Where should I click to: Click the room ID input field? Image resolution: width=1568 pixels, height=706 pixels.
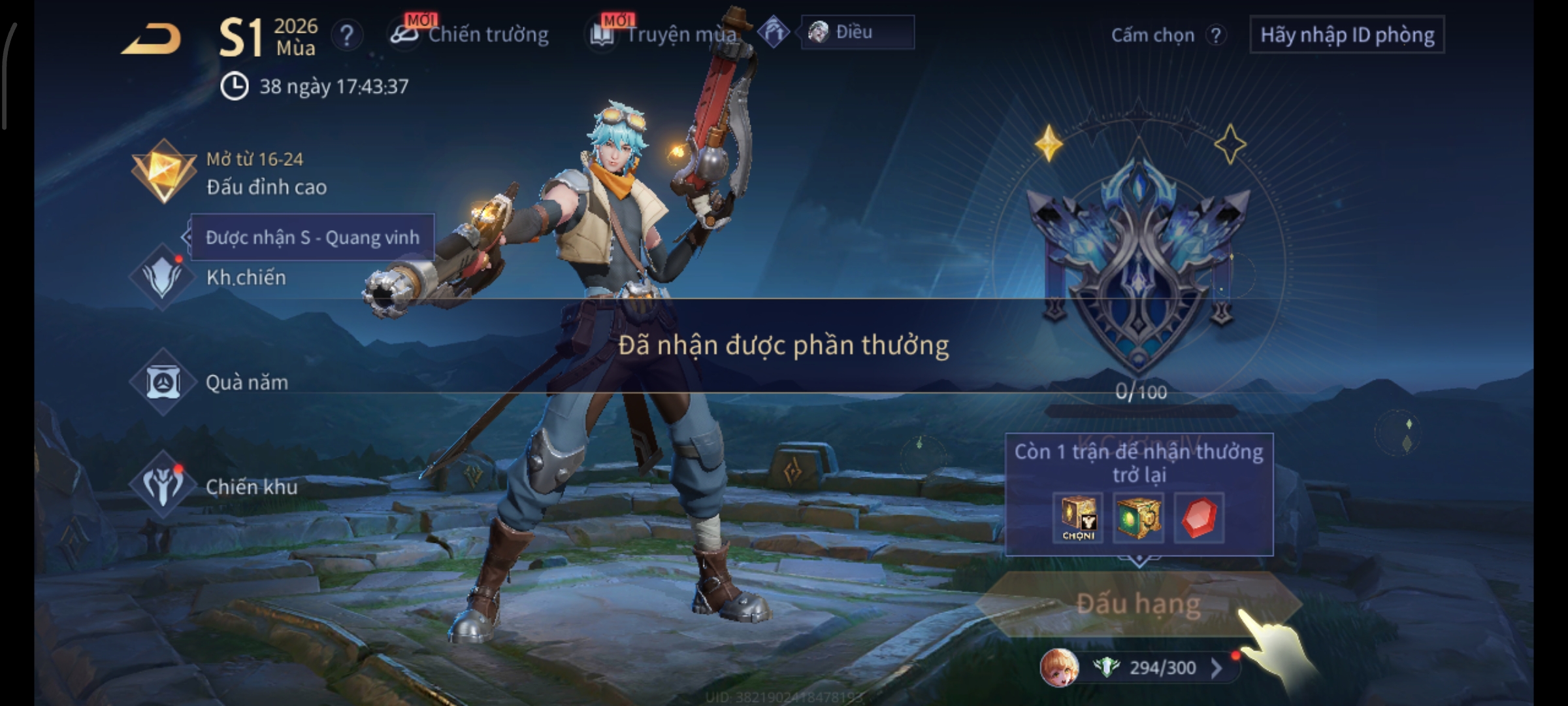[x=1347, y=35]
